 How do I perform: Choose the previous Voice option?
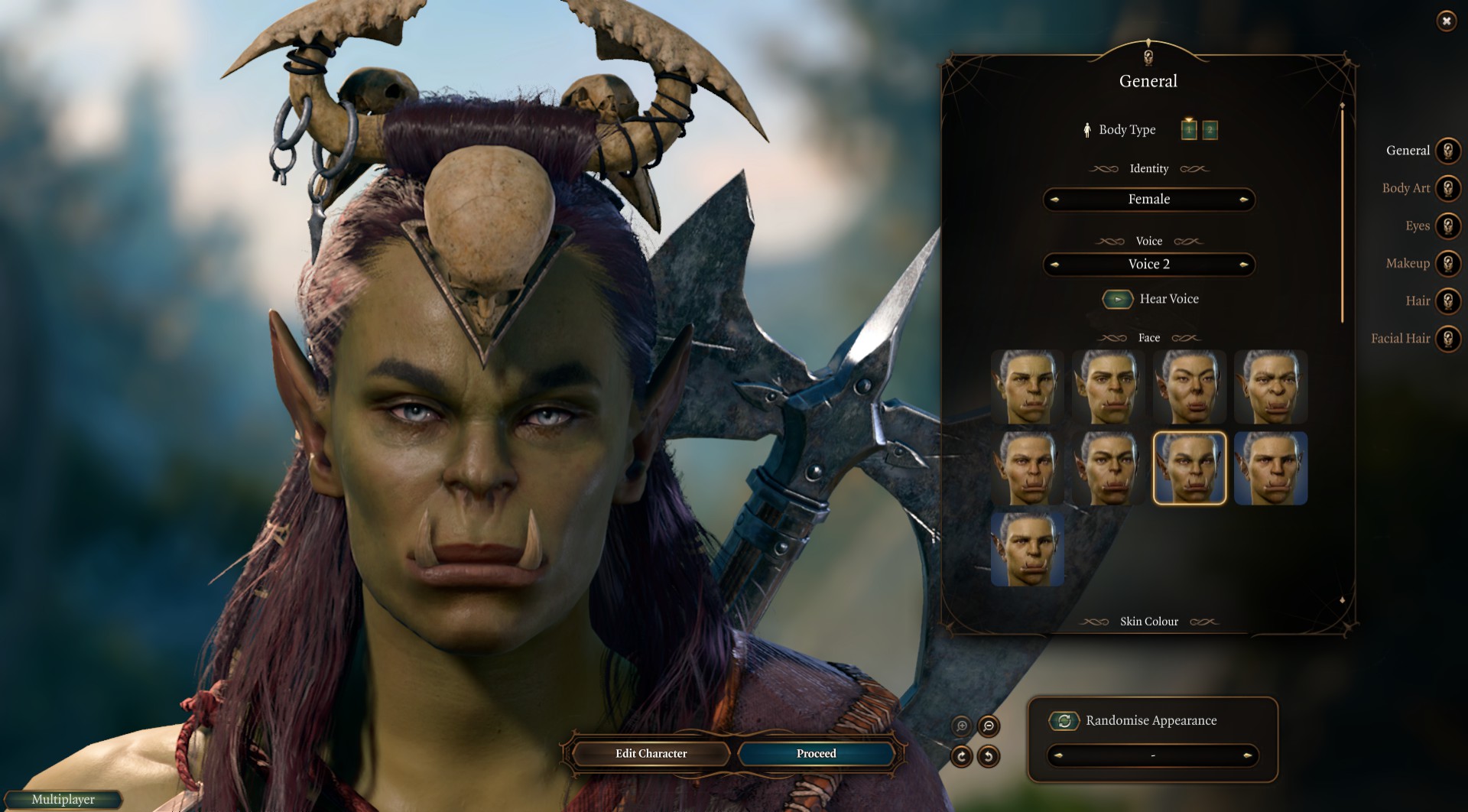(1055, 265)
